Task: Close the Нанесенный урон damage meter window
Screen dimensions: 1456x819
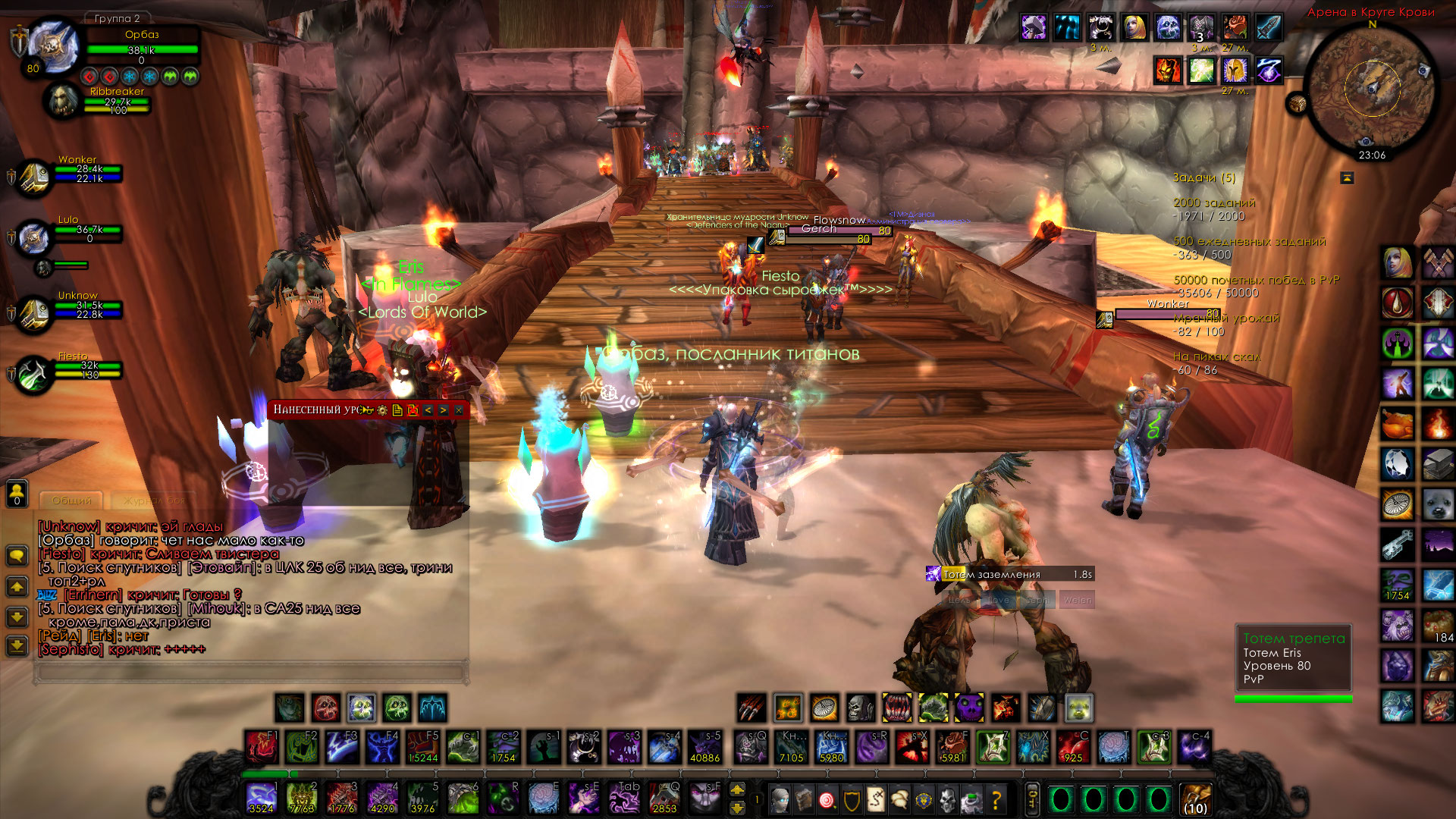Action: pyautogui.click(x=459, y=410)
